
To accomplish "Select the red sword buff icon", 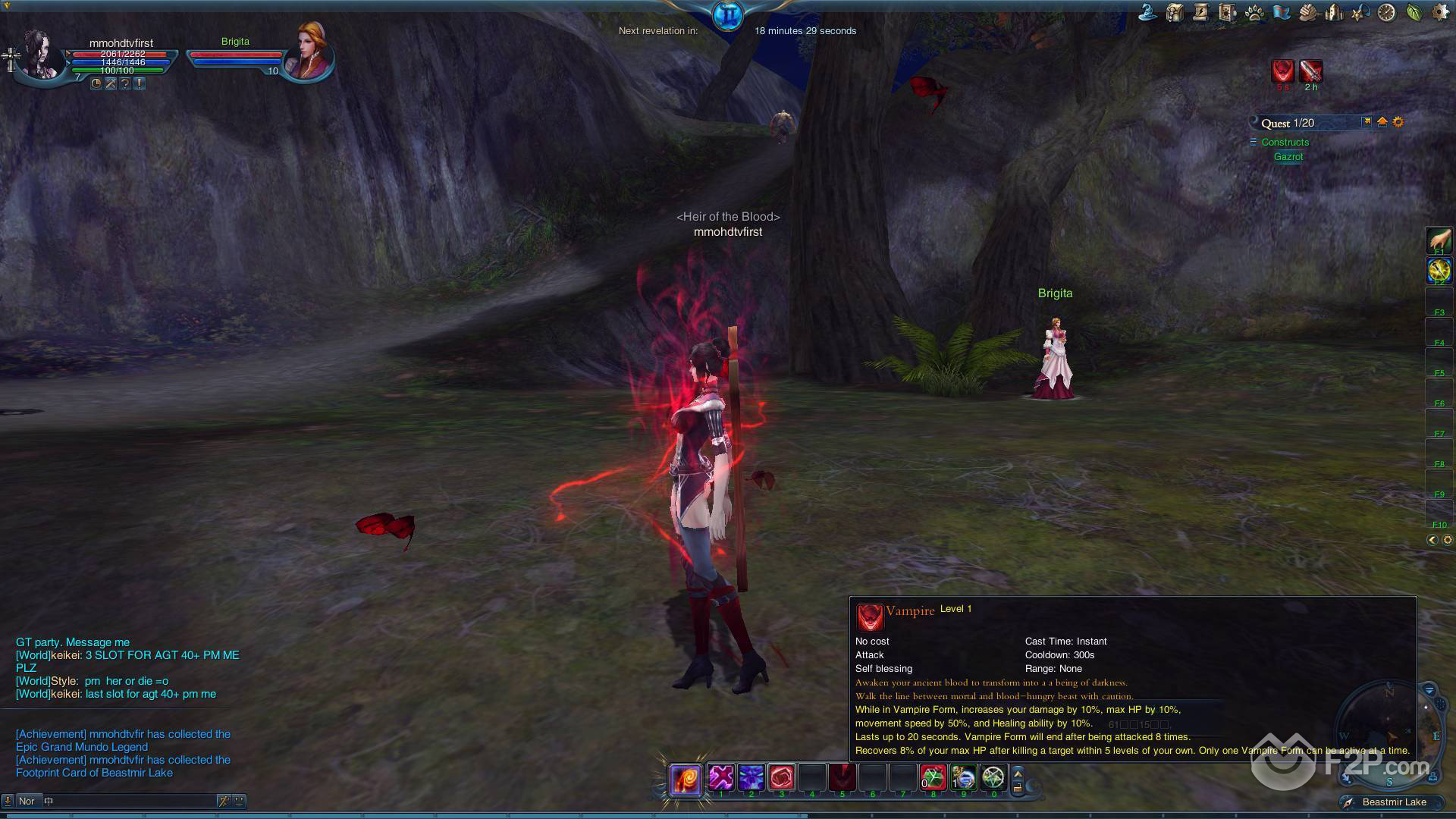I will point(1310,71).
